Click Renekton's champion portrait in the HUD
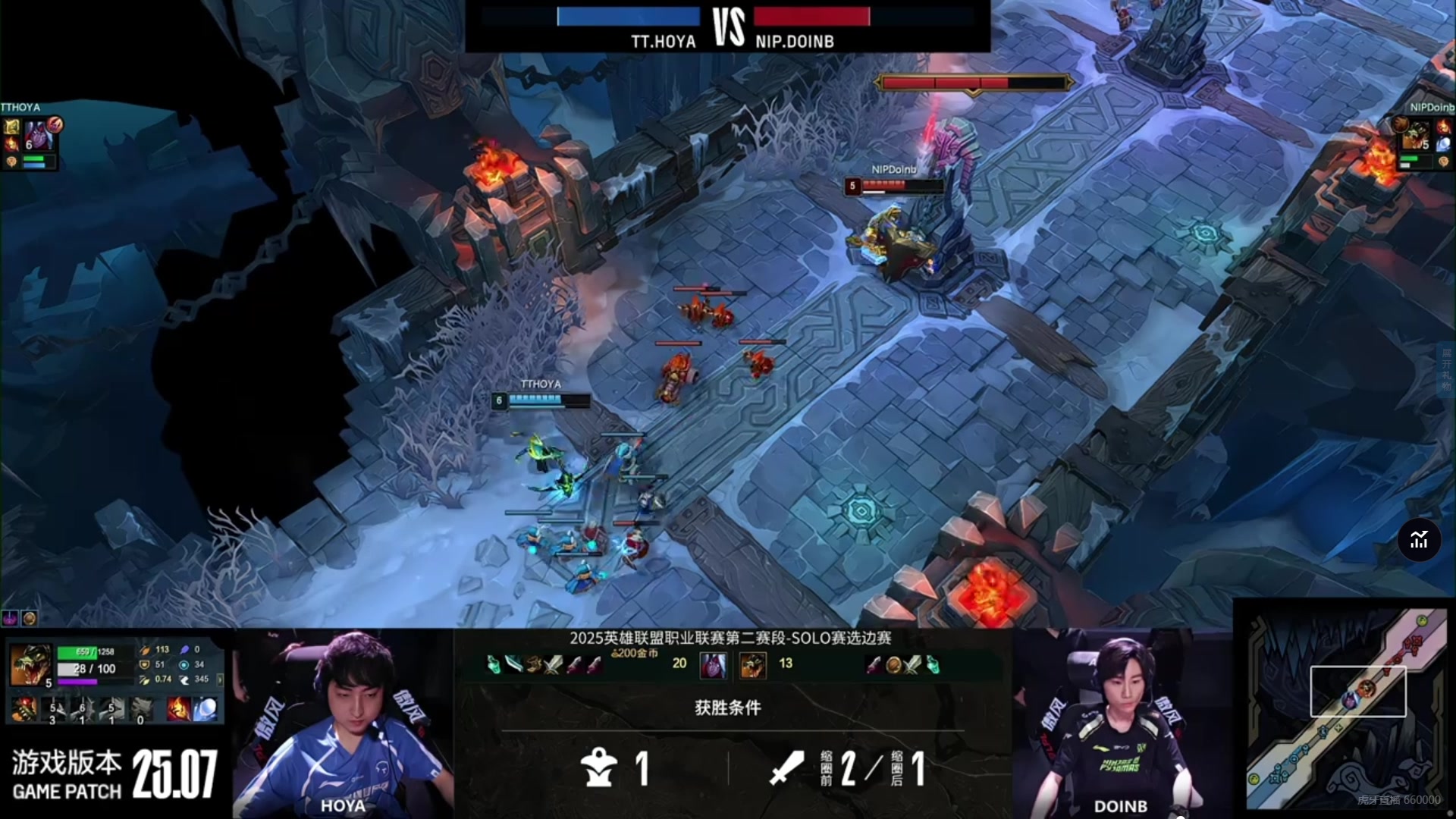The height and width of the screenshot is (819, 1456). 30,664
